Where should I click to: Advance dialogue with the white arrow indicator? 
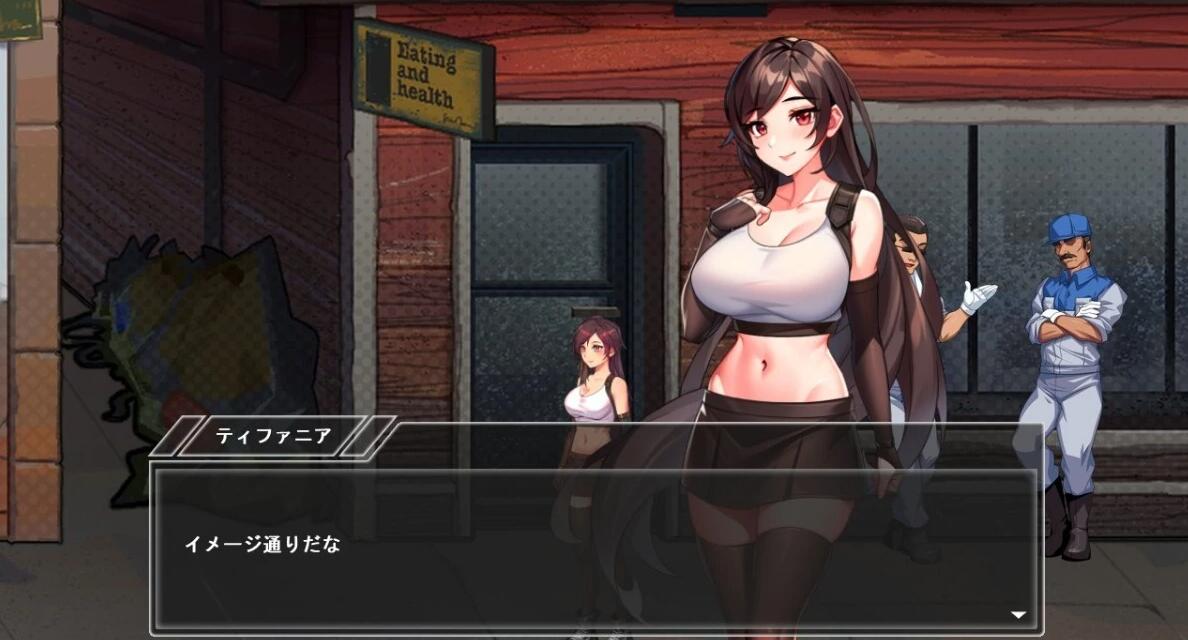pos(1018,615)
